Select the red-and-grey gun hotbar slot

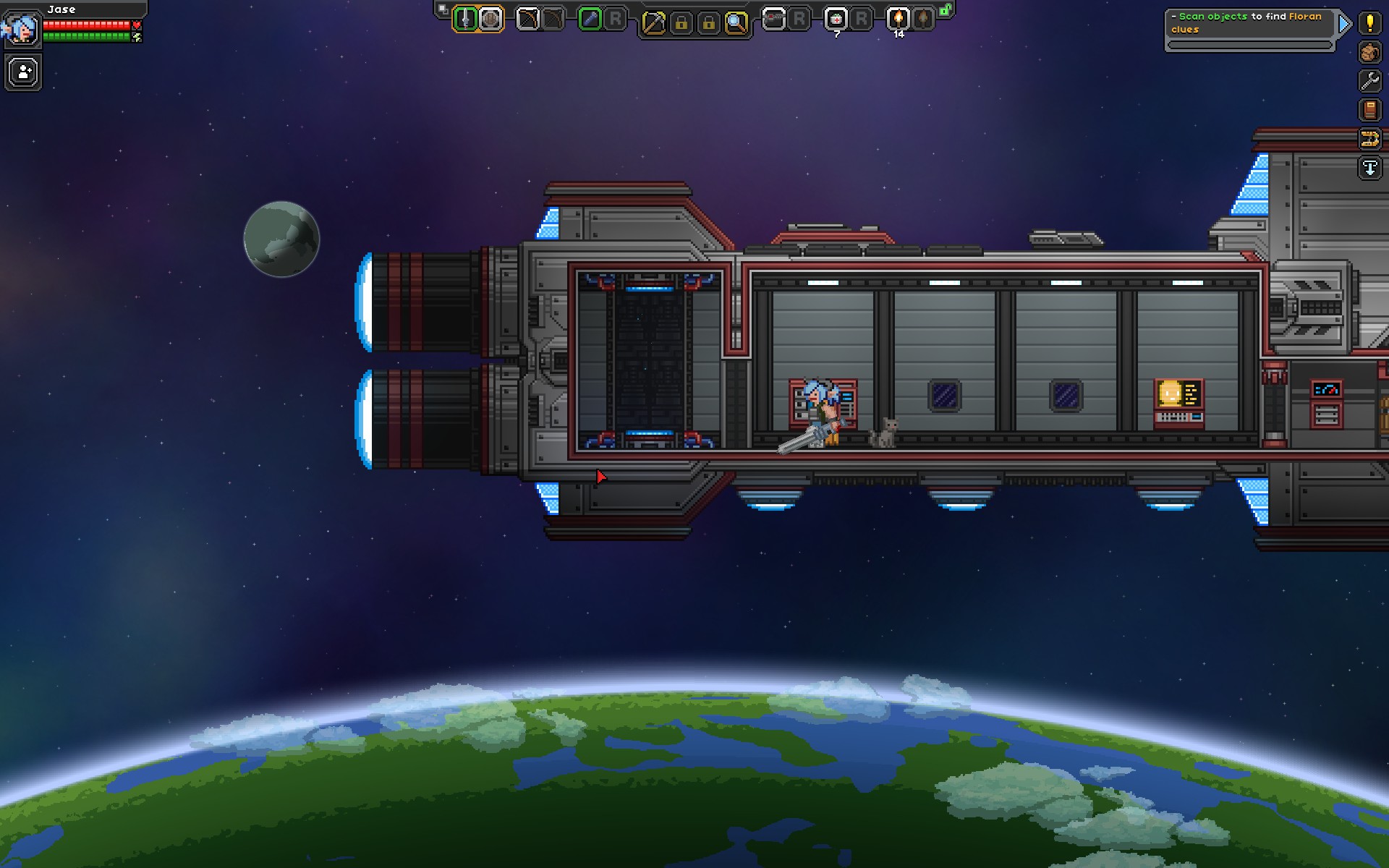tap(773, 20)
